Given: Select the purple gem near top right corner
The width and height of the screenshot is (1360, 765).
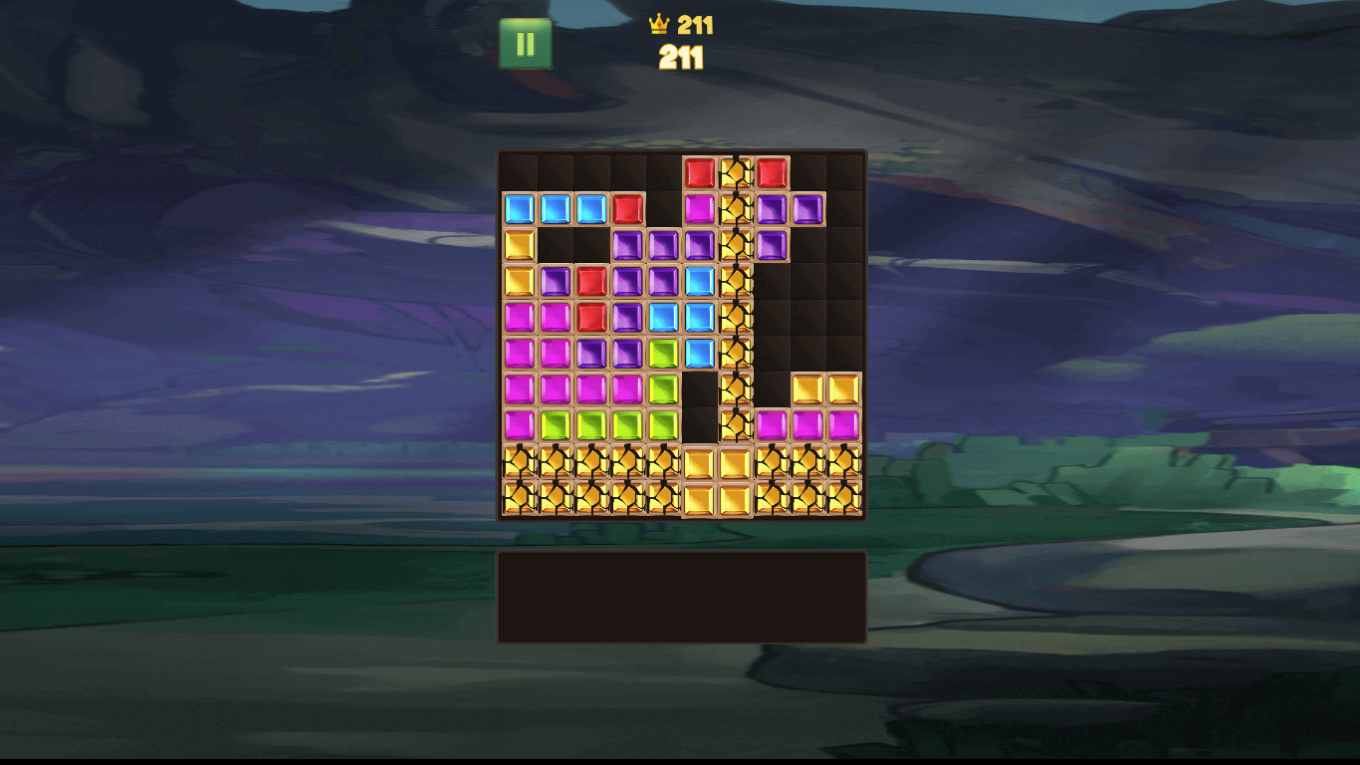Looking at the screenshot, I should click(808, 208).
